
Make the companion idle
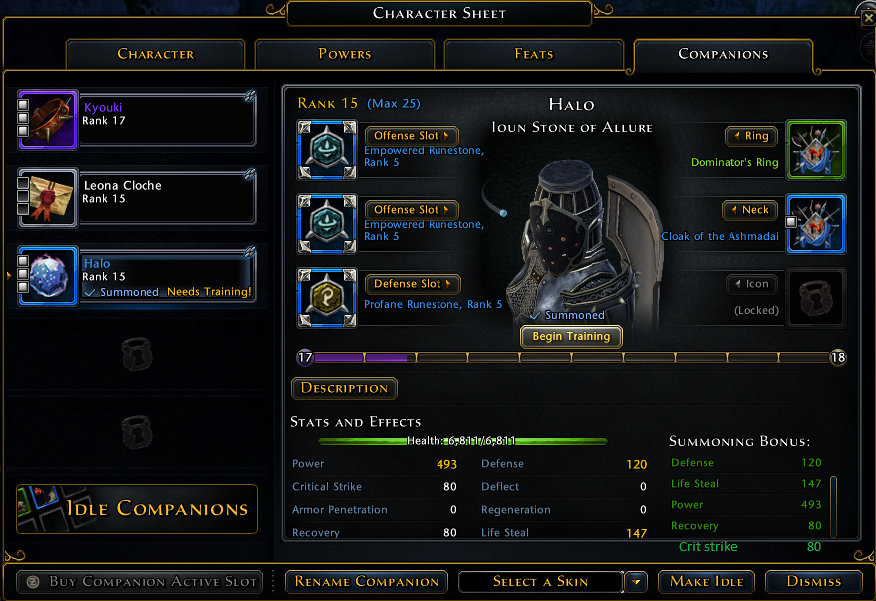(x=706, y=581)
